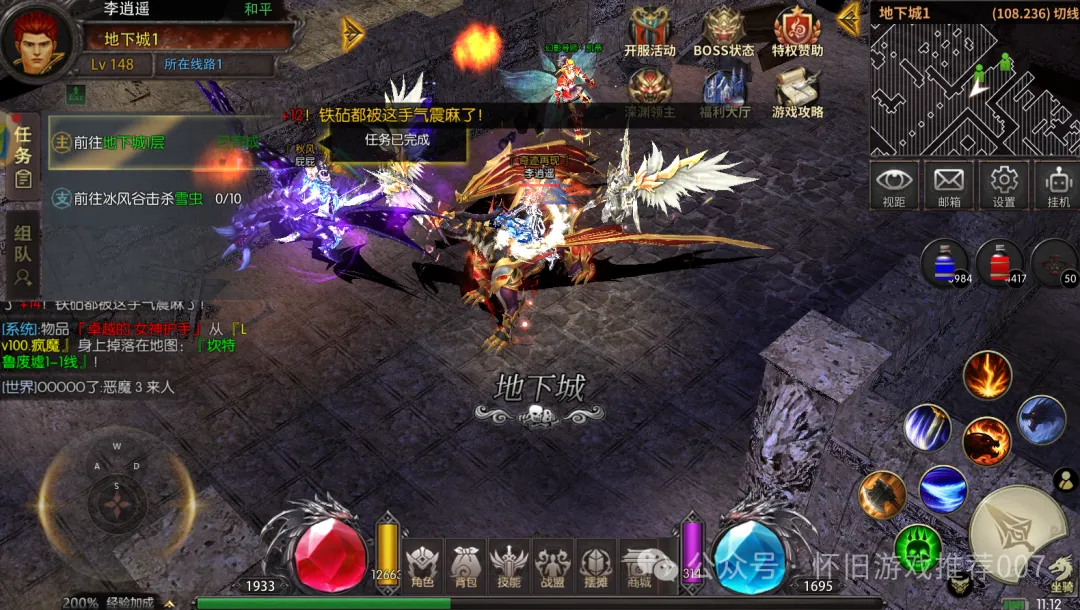
Task: Use the blue mana potion slot
Action: tap(944, 262)
